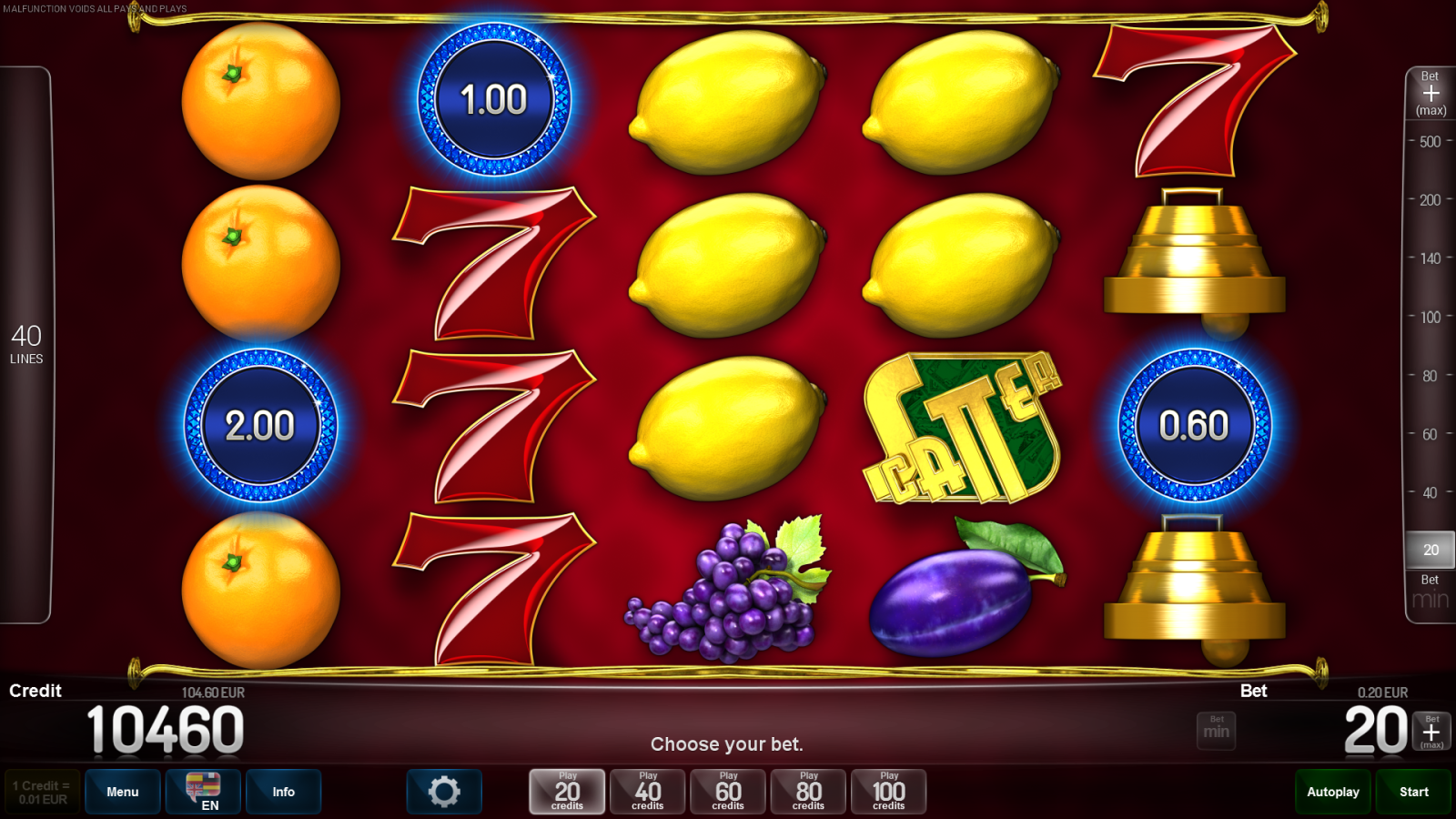Select the Play 100 credits bet option
This screenshot has height=819, width=1456.
[889, 791]
